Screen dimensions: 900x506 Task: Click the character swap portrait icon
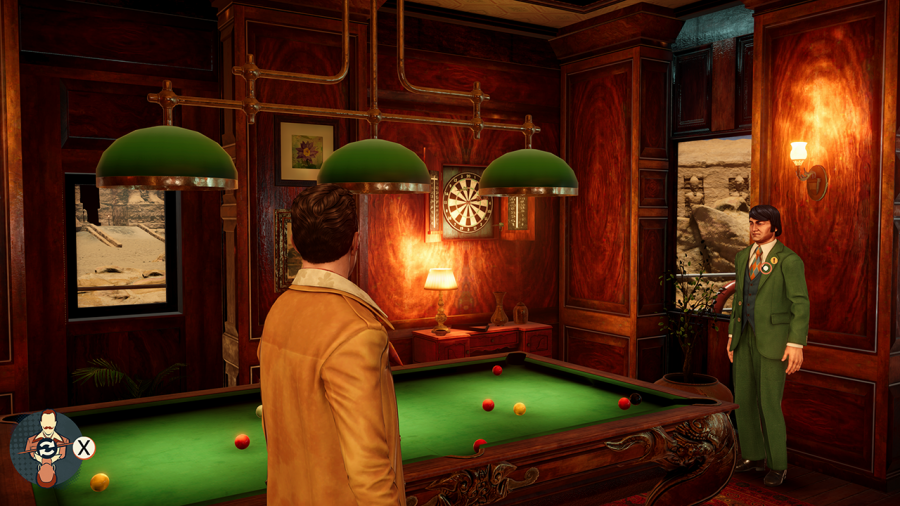click(x=46, y=447)
